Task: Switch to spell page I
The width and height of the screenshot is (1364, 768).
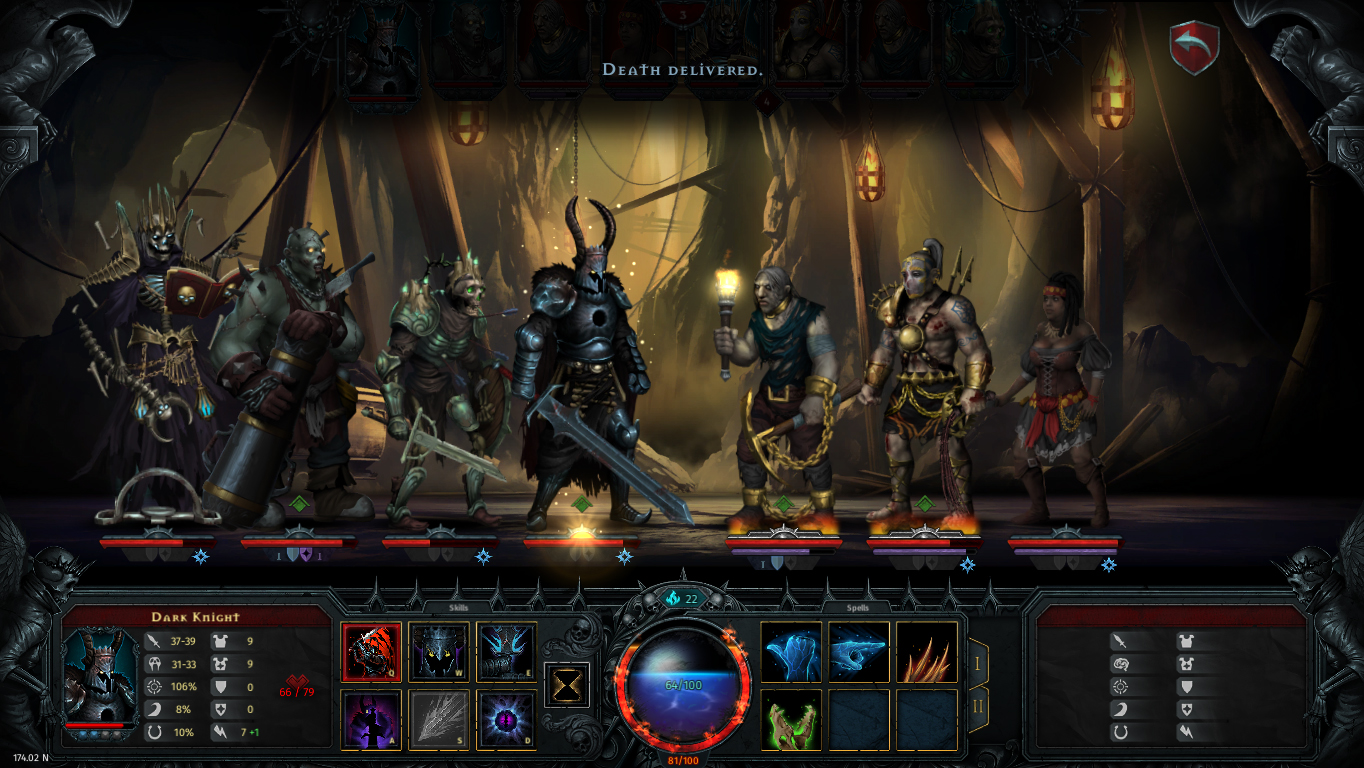Action: 978,661
